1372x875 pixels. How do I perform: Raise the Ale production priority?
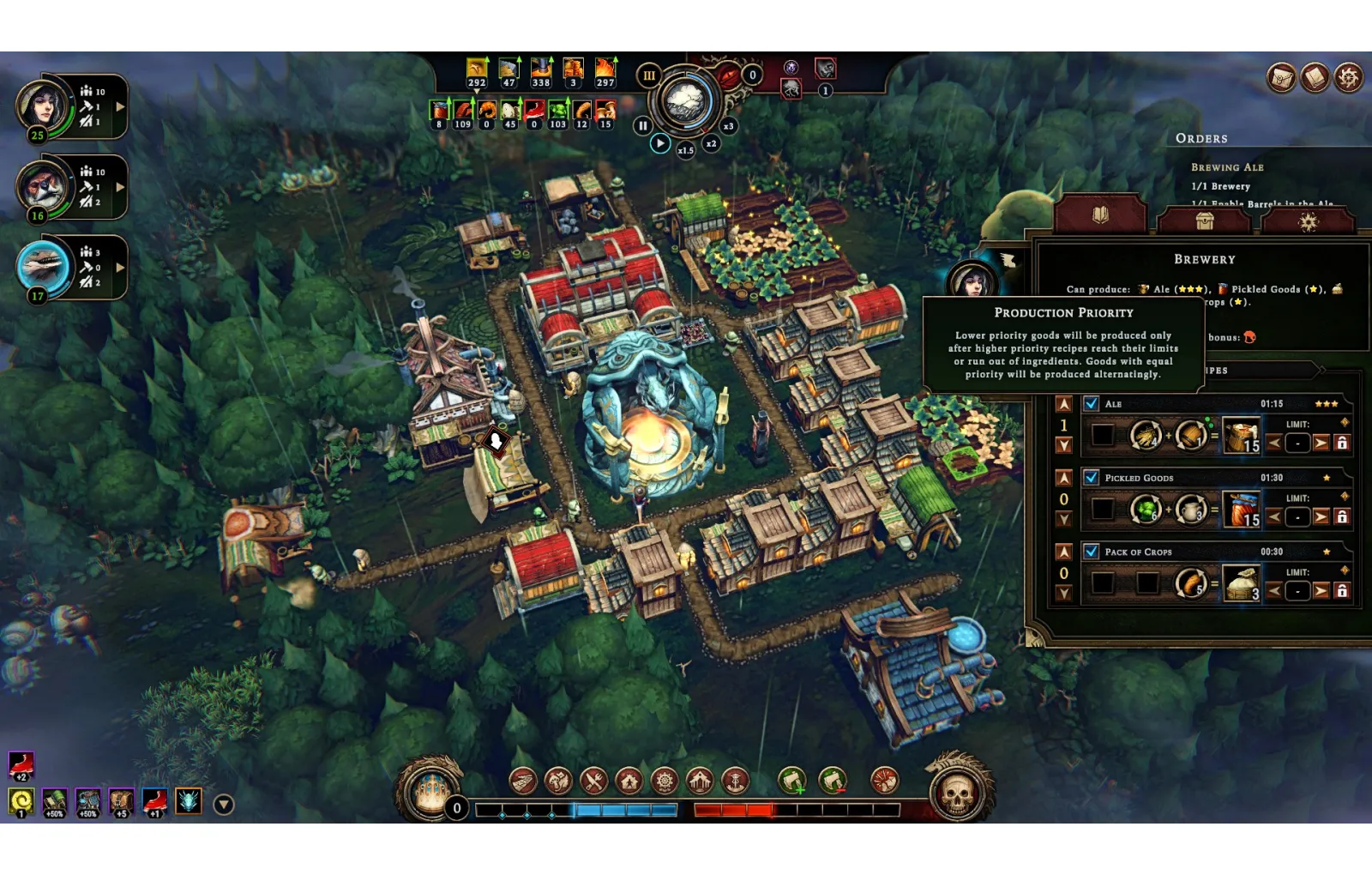1064,404
